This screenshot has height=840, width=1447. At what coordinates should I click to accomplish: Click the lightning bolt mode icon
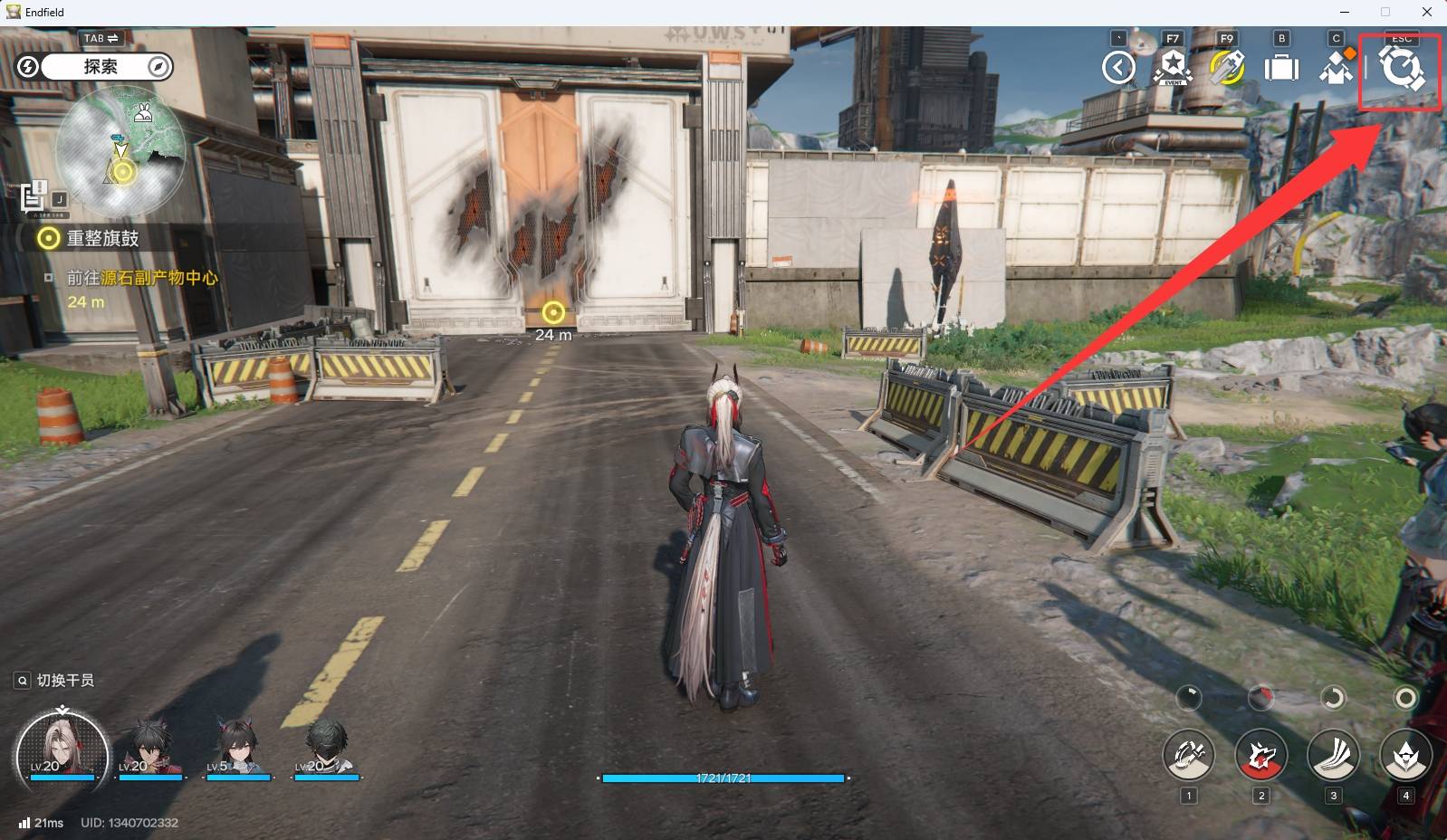tap(28, 67)
